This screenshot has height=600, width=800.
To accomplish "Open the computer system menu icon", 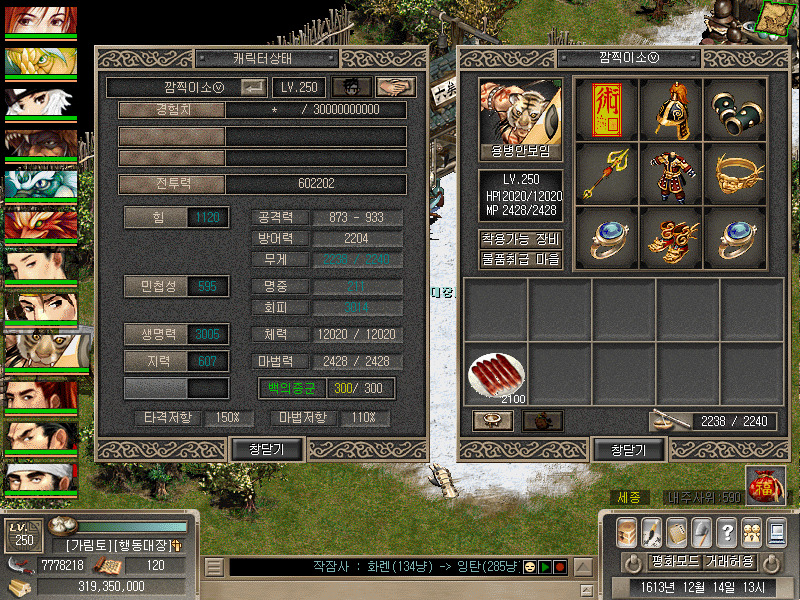I will point(775,532).
